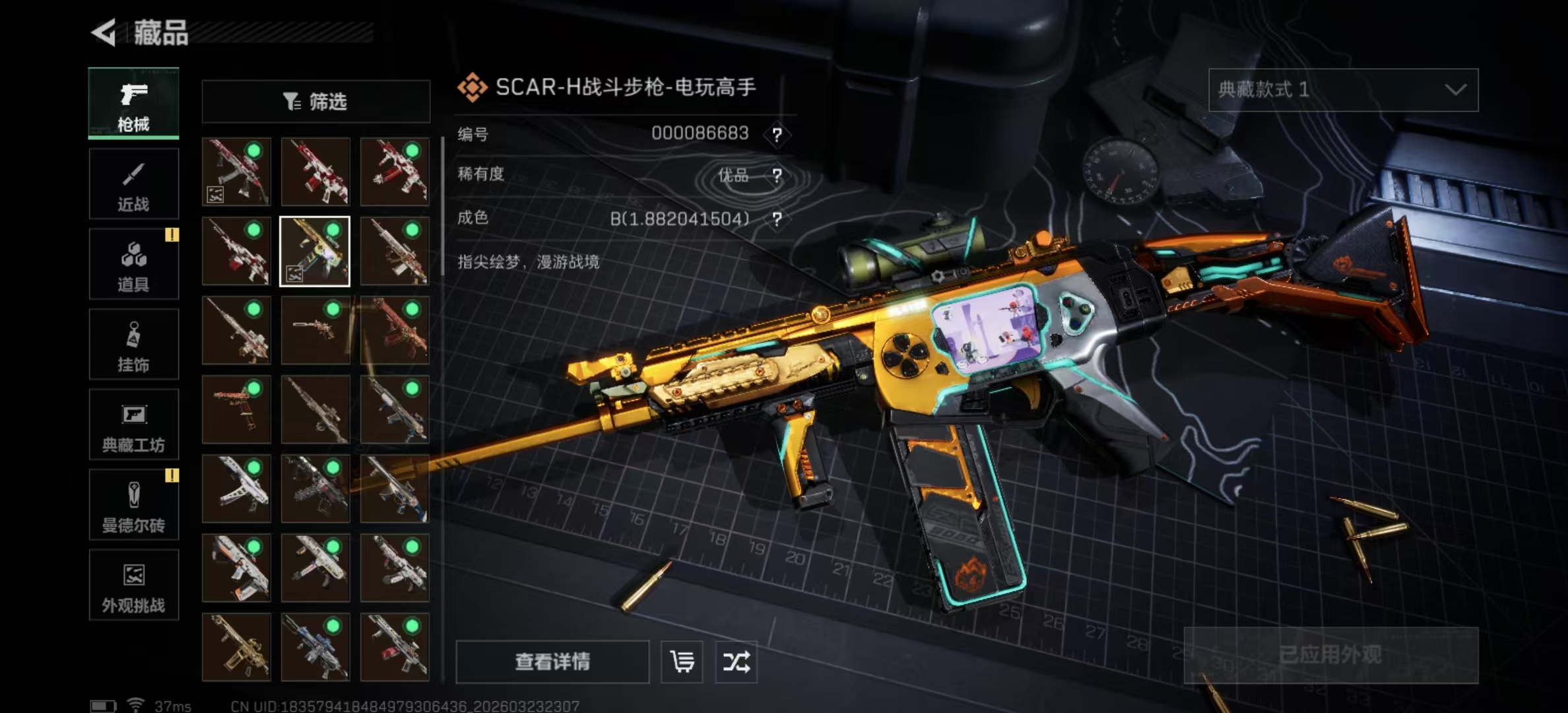Image resolution: width=1568 pixels, height=713 pixels.
Task: Switch to the 典藏工坊 tab
Action: coord(133,424)
